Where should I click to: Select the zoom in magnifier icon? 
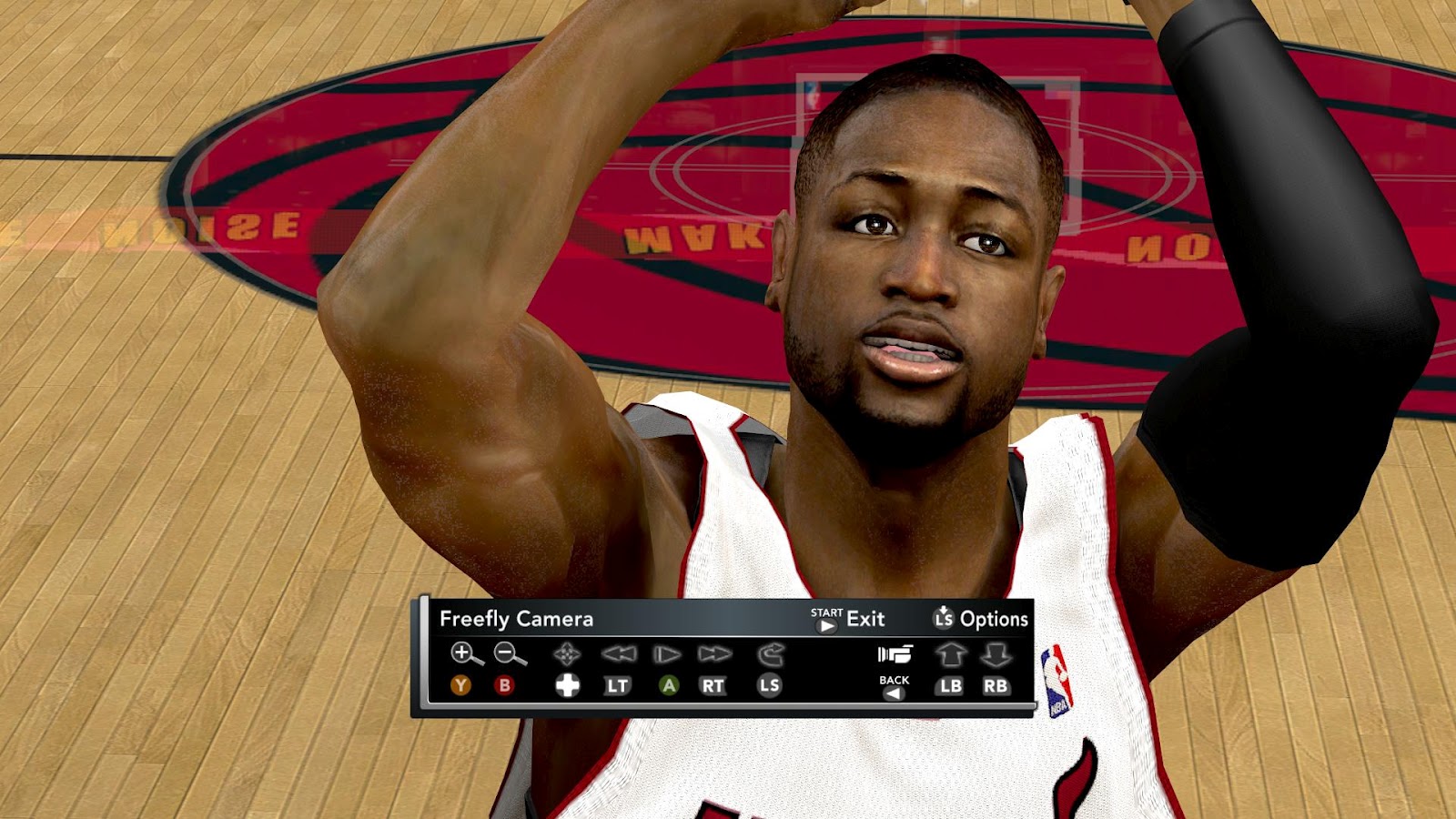coord(465,653)
